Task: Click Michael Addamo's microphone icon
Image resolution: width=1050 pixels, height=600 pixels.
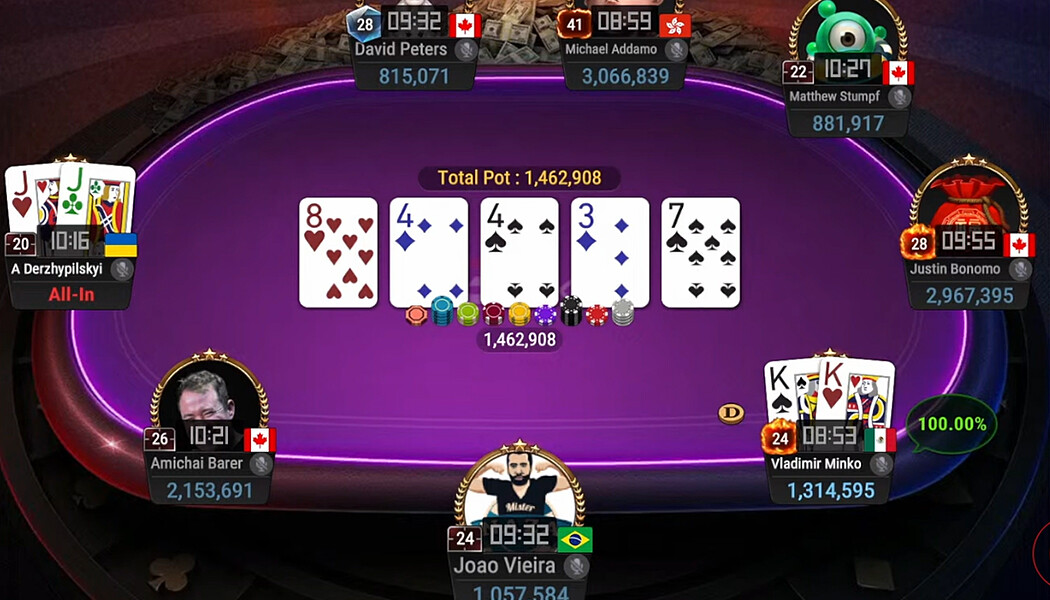Action: [x=675, y=49]
